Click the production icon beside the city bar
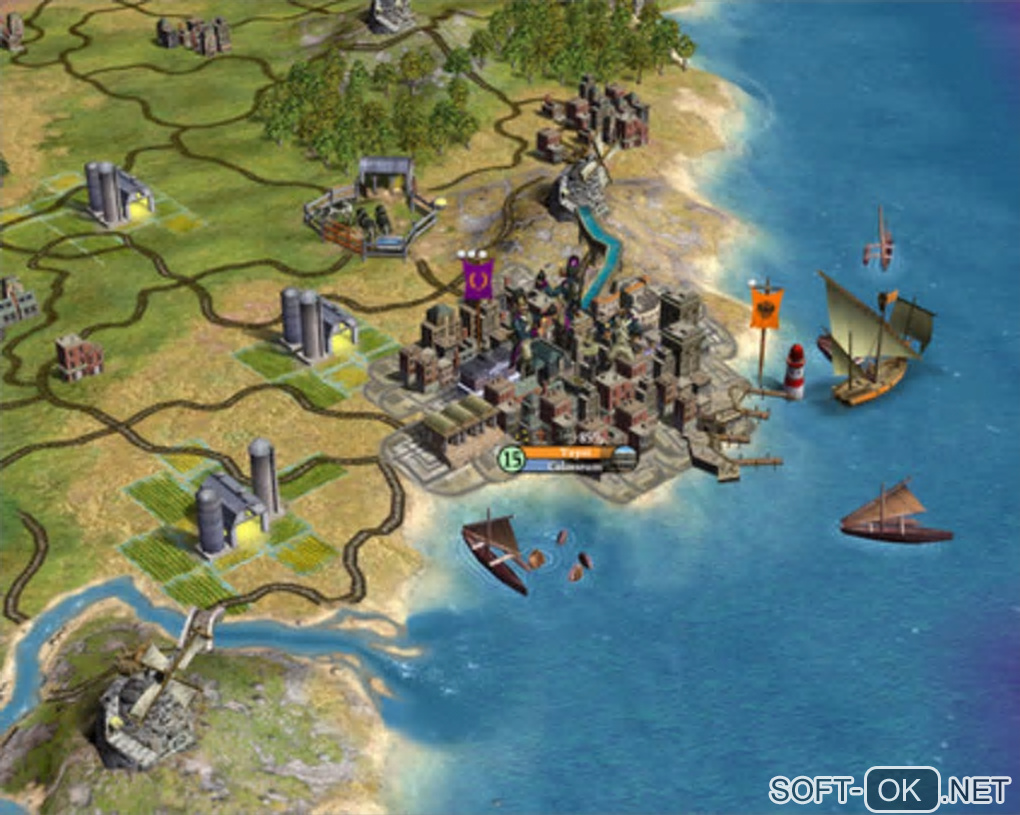Image resolution: width=1020 pixels, height=815 pixels. pyautogui.click(x=625, y=459)
